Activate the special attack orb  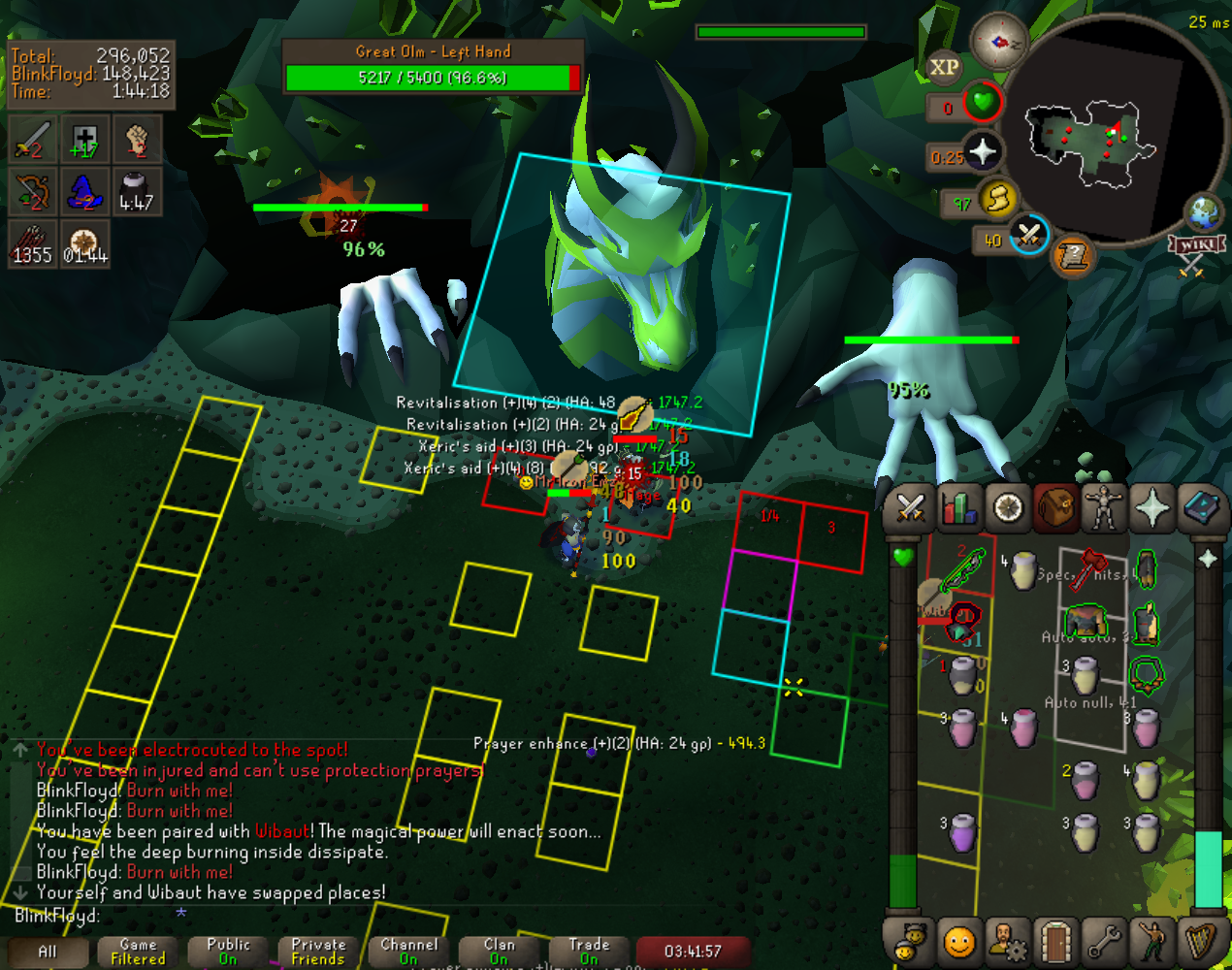click(1029, 235)
